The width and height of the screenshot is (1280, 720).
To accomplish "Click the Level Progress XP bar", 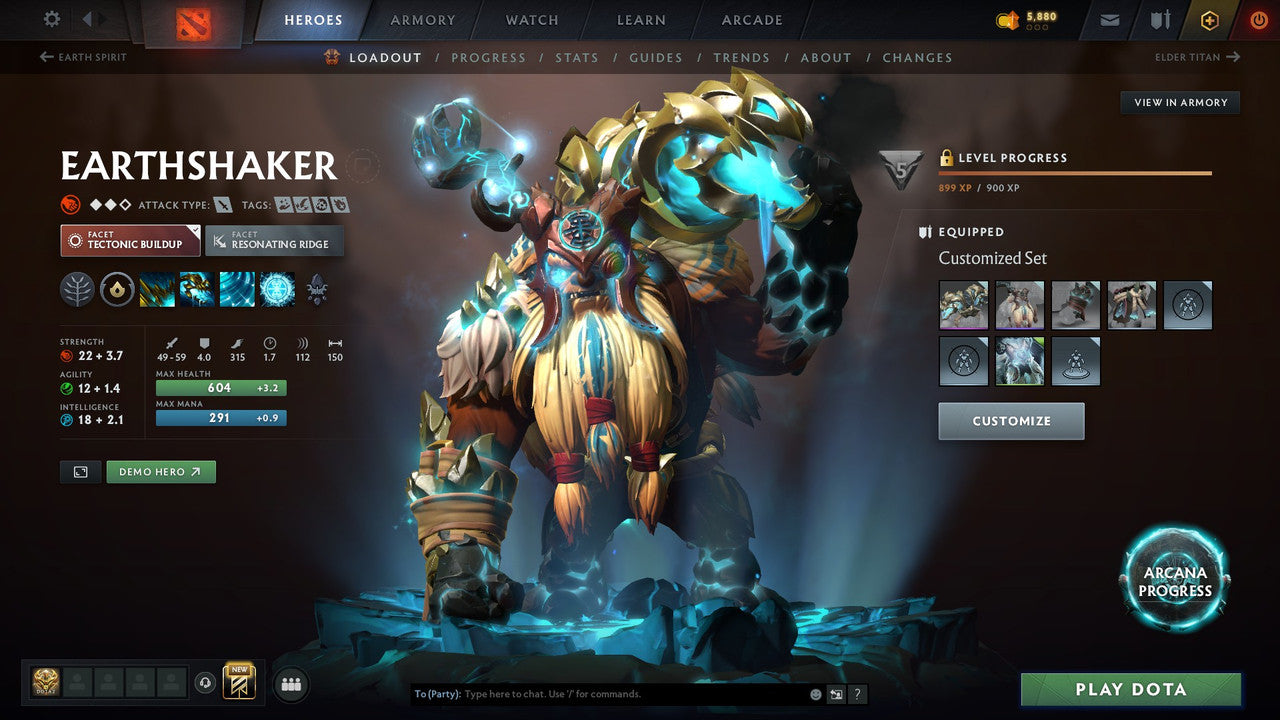I will click(1075, 172).
